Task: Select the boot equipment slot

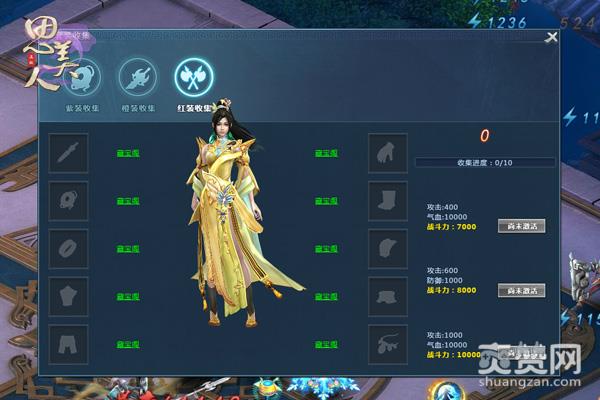Action: coord(388,201)
